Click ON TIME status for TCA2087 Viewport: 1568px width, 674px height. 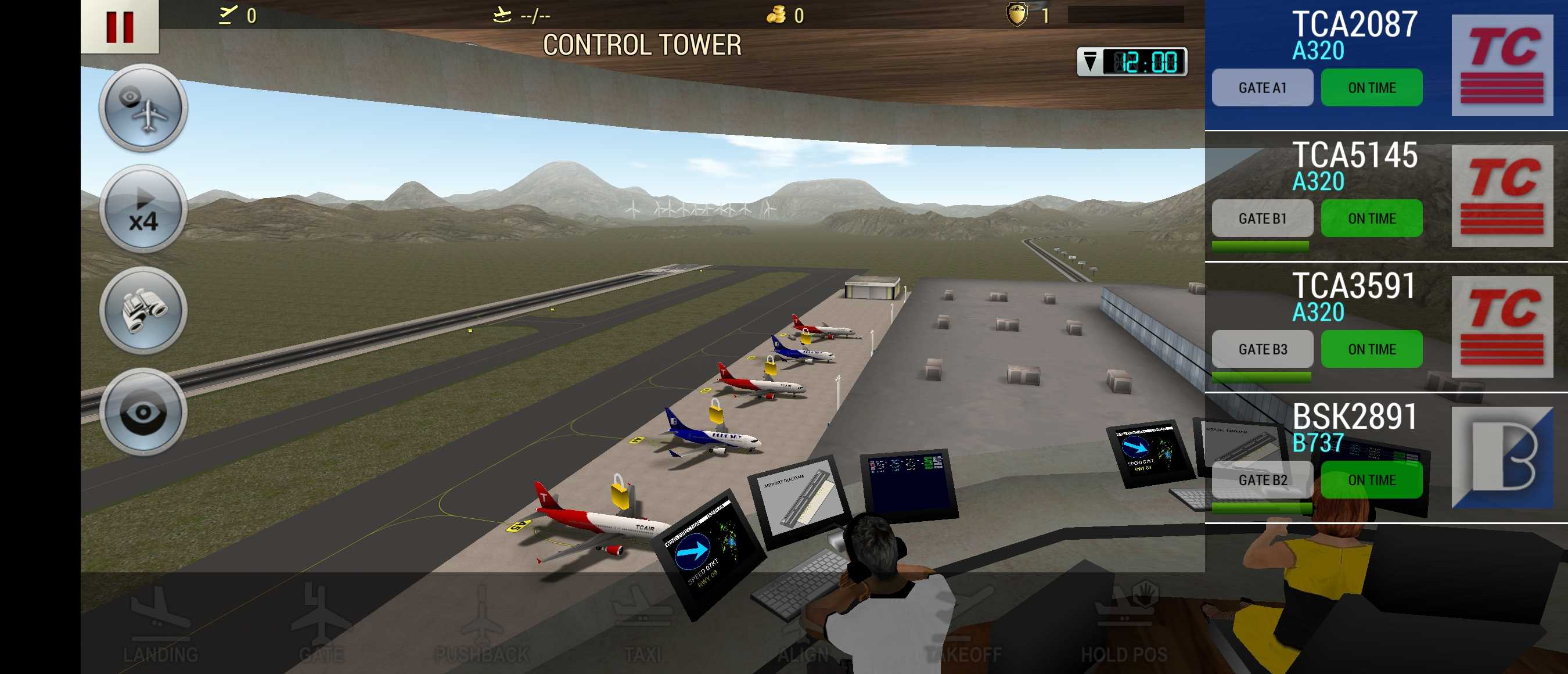[x=1371, y=88]
